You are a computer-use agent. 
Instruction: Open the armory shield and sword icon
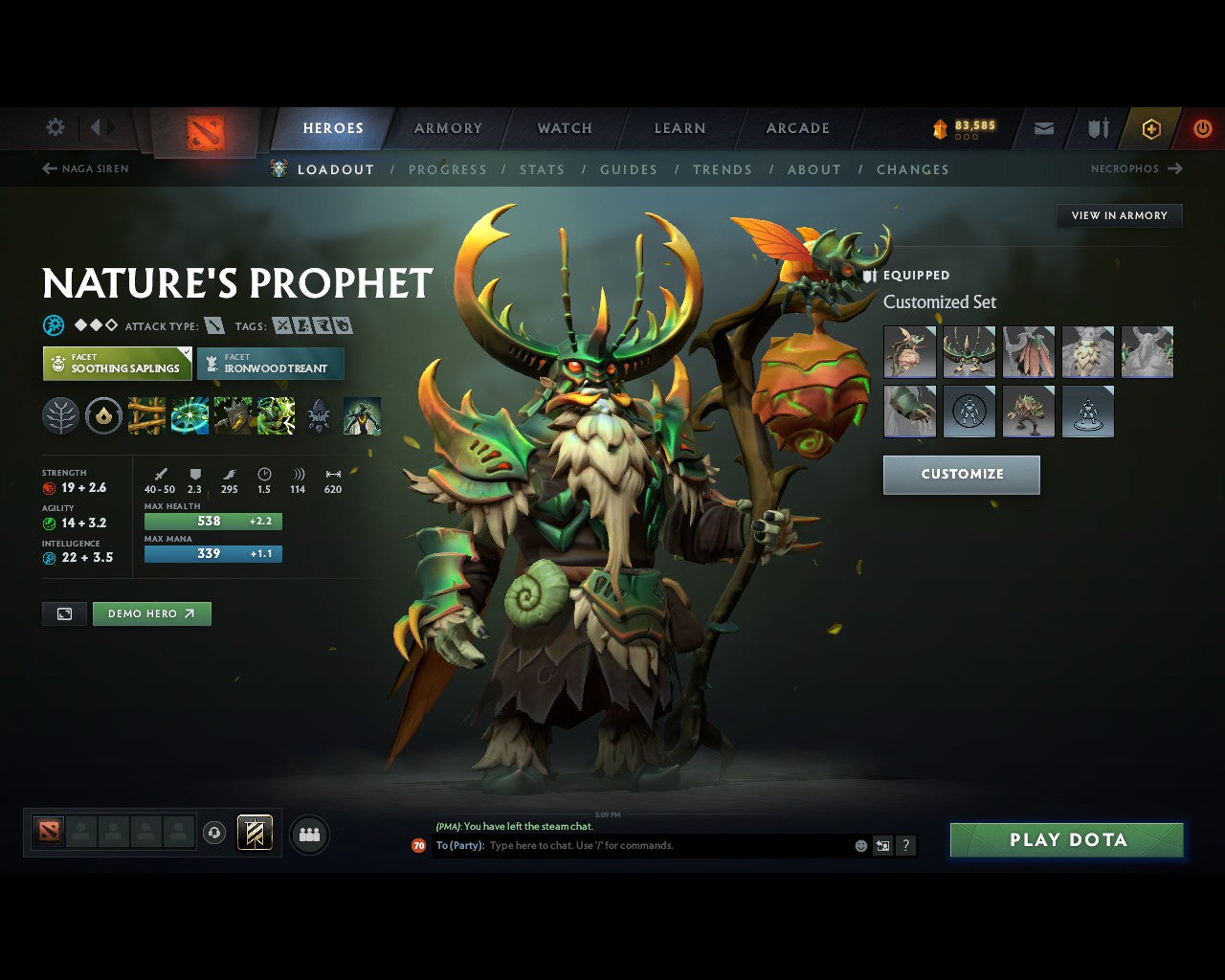[1097, 127]
